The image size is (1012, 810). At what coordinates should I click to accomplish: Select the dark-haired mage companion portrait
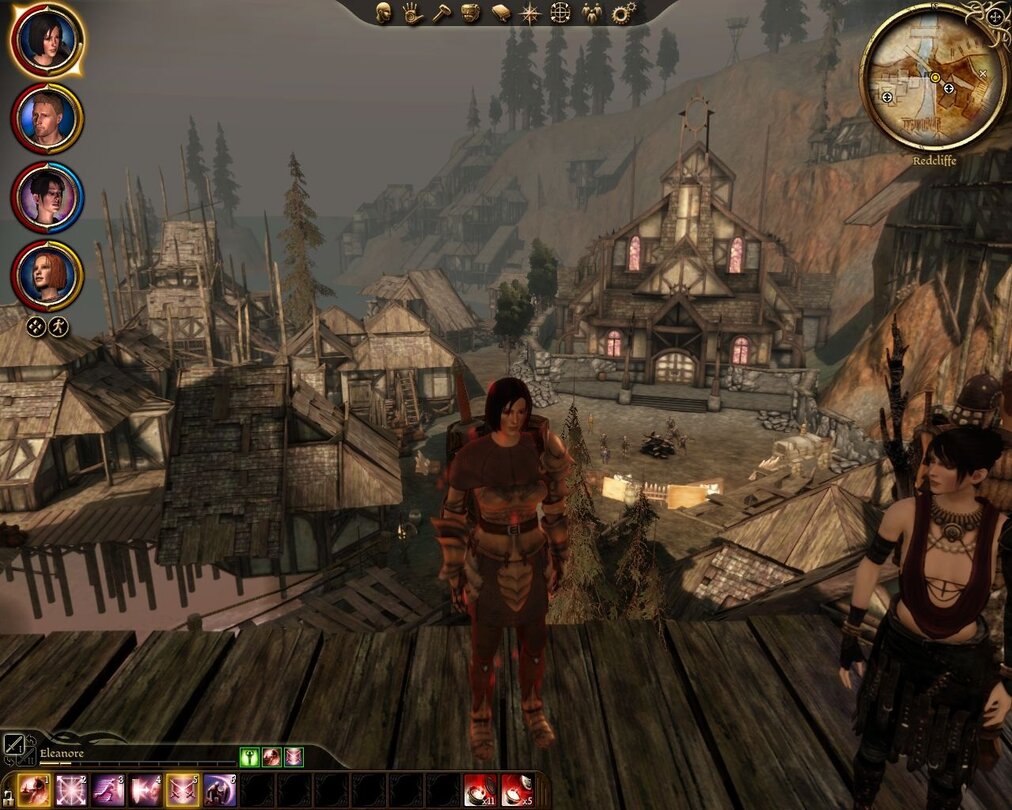tap(47, 196)
